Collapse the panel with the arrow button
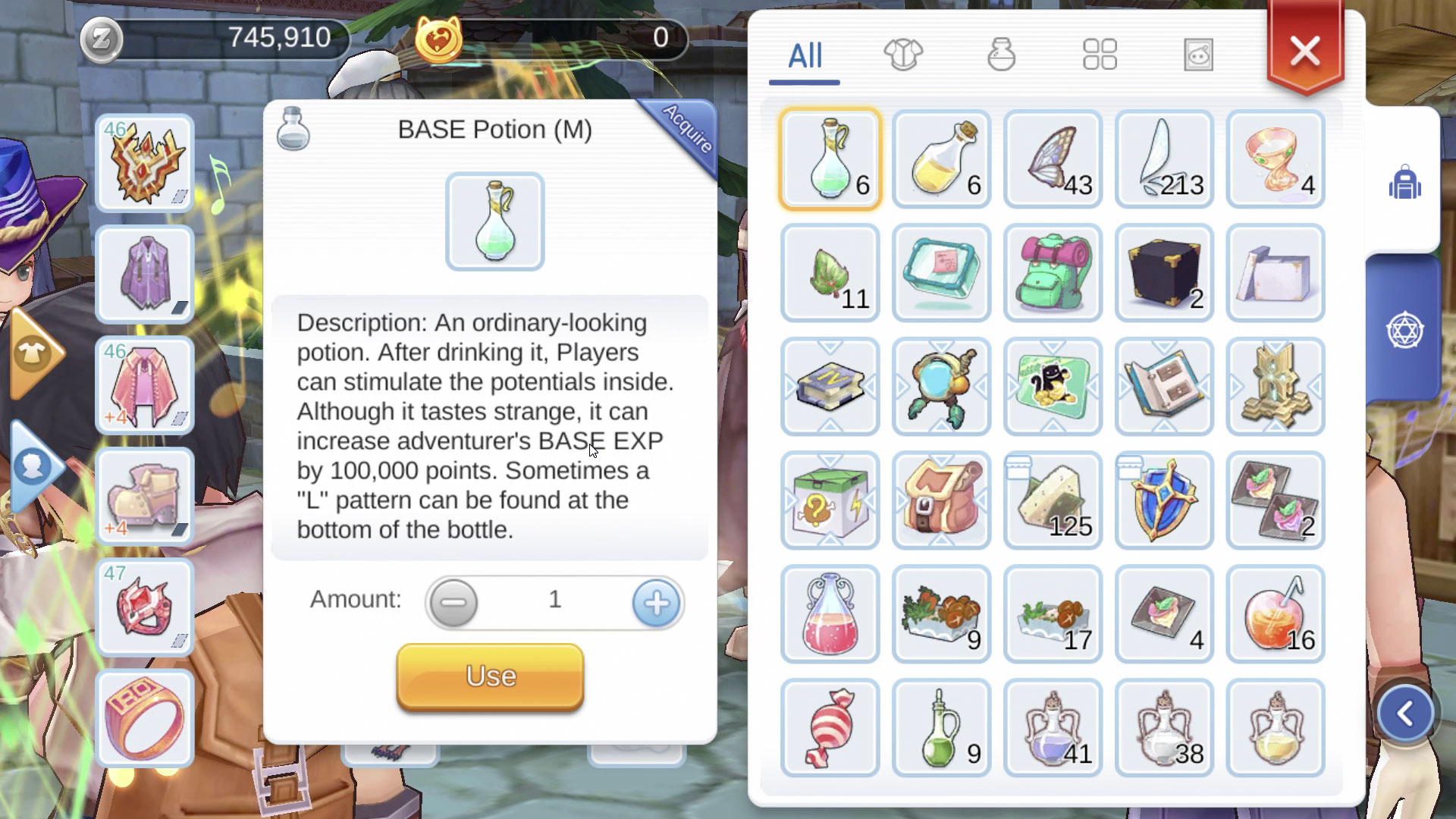This screenshot has width=1456, height=819. coord(1404,713)
